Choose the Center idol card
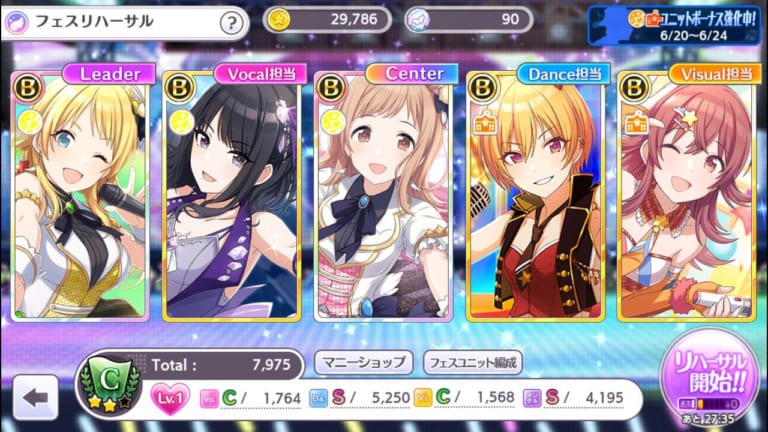Image resolution: width=768 pixels, height=432 pixels. pyautogui.click(x=386, y=195)
